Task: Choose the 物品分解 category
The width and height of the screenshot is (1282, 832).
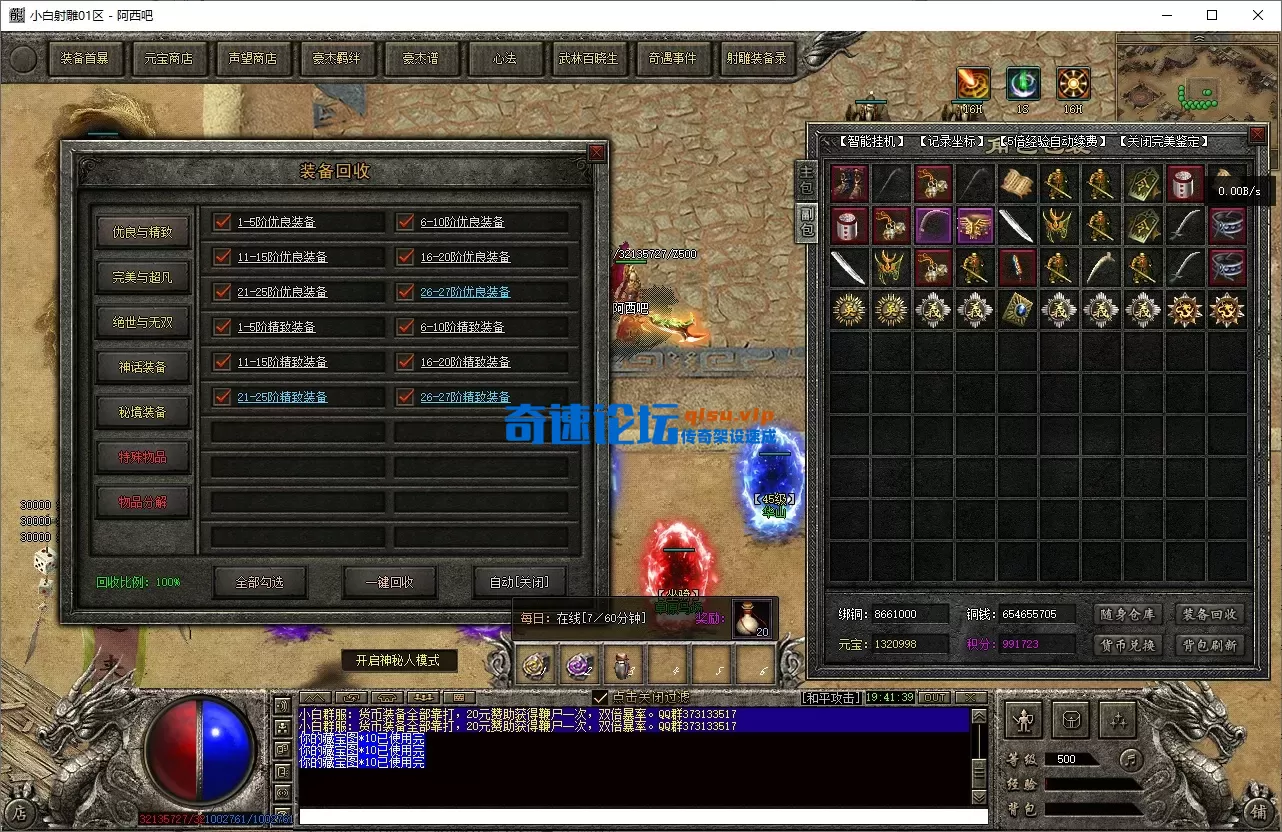Action: pos(142,502)
